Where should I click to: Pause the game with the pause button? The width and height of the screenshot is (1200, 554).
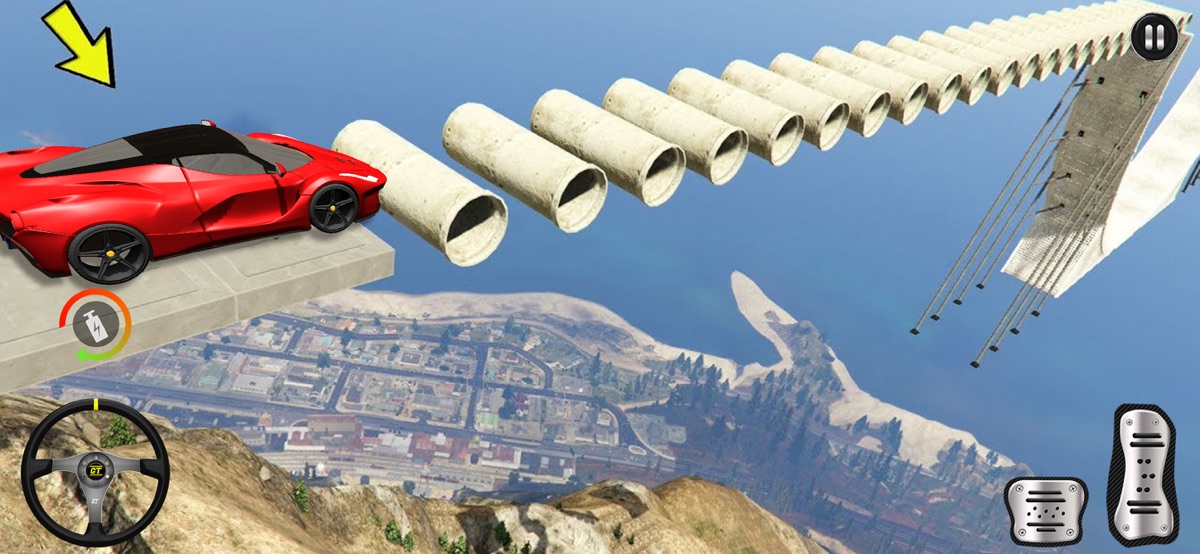click(1154, 38)
